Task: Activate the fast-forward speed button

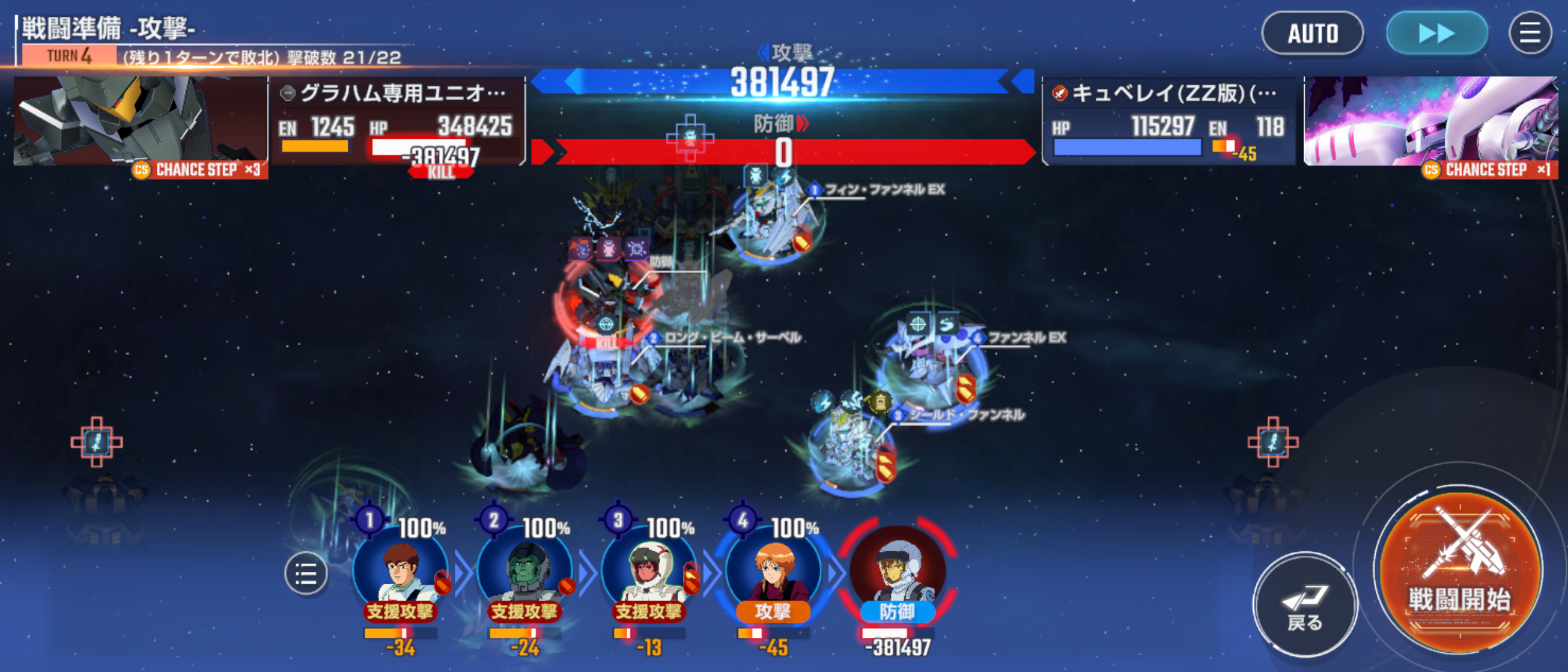Action: (1437, 34)
